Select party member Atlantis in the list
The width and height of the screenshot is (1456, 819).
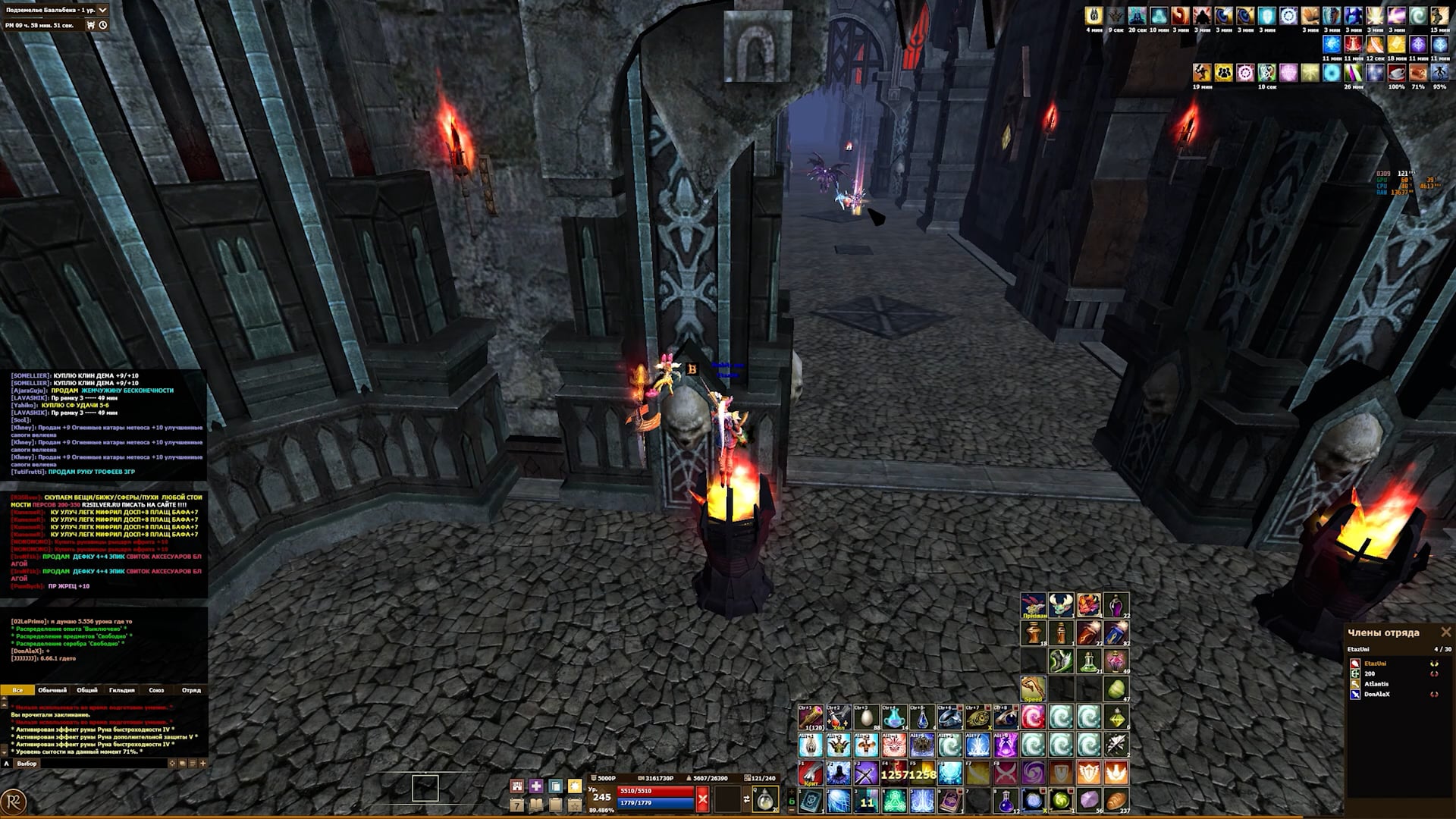click(x=1376, y=684)
